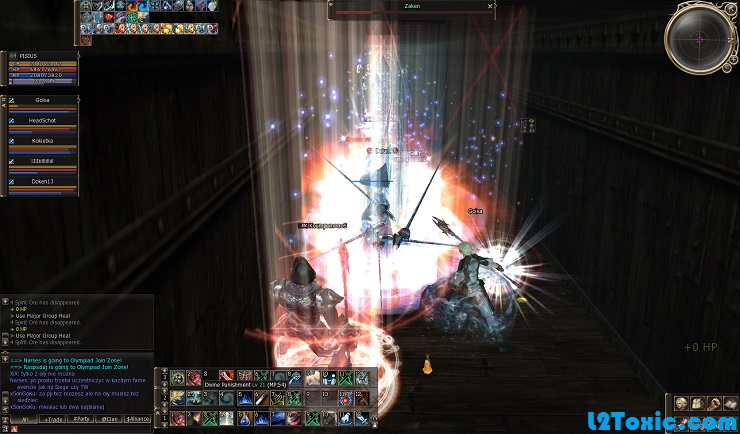Open the circular radar minimap
The image size is (740, 434).
700,38
